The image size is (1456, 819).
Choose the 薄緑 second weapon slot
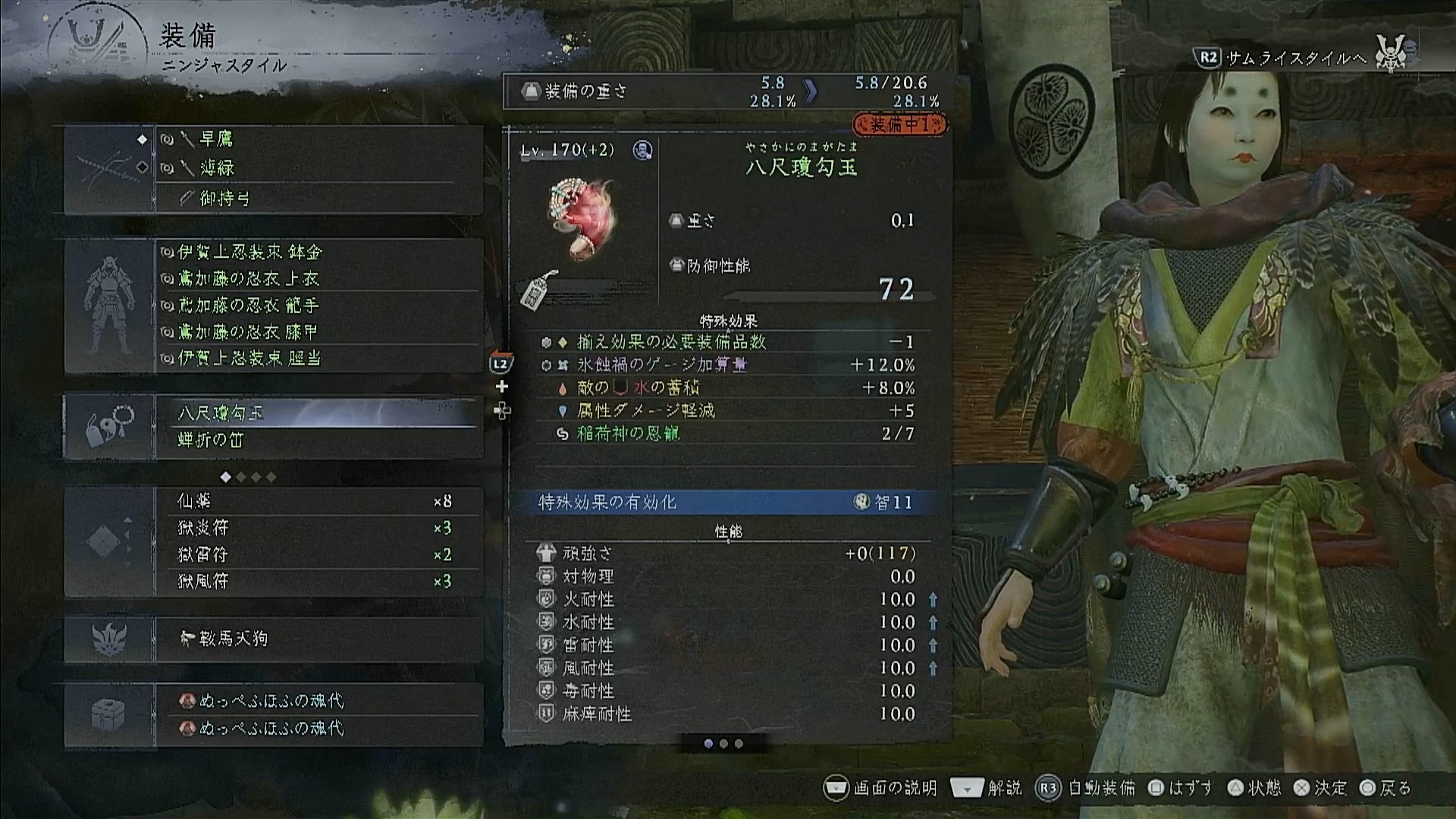tap(318, 168)
